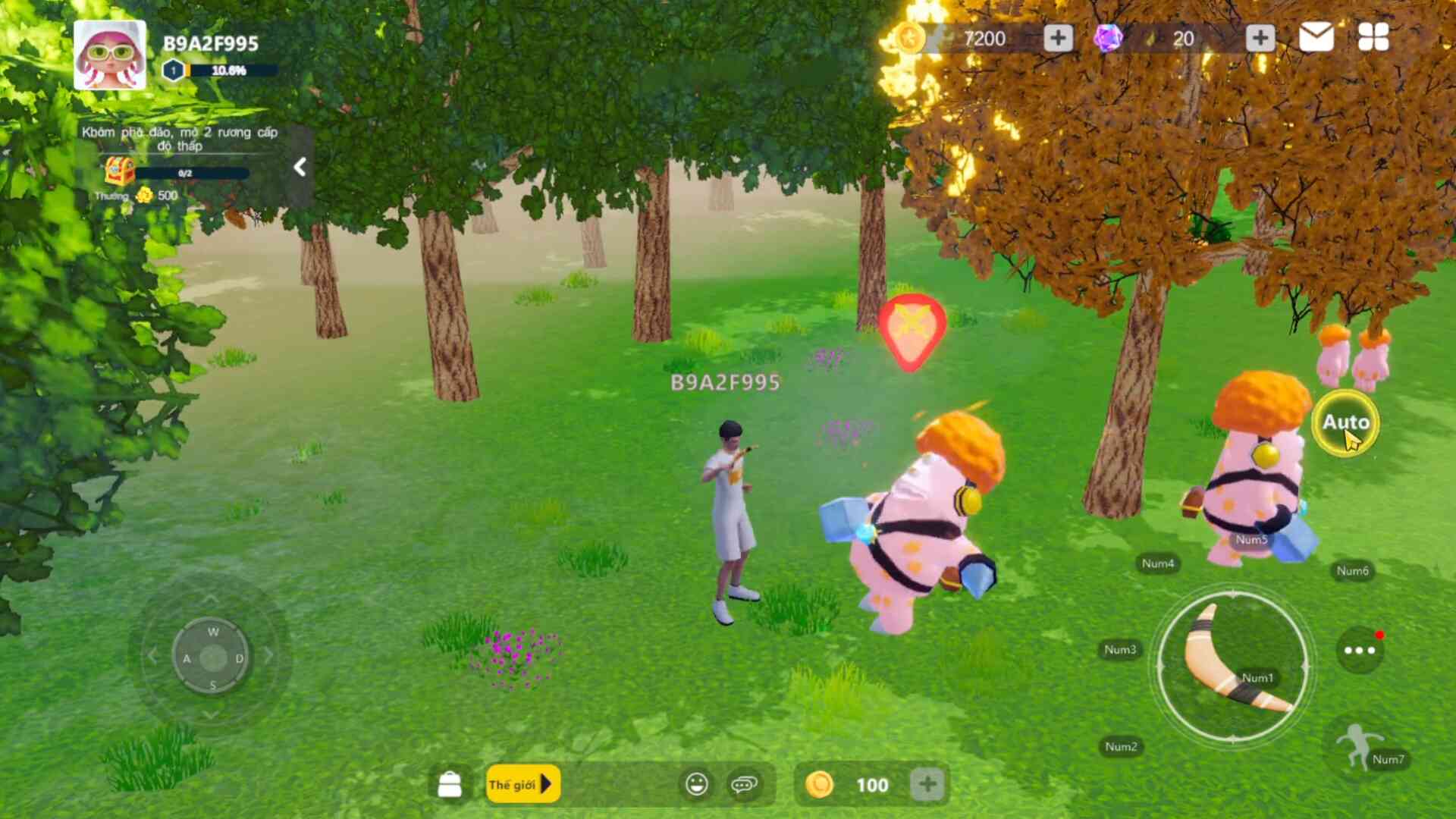Open the emoji smiley picker
1456x819 pixels.
(696, 784)
